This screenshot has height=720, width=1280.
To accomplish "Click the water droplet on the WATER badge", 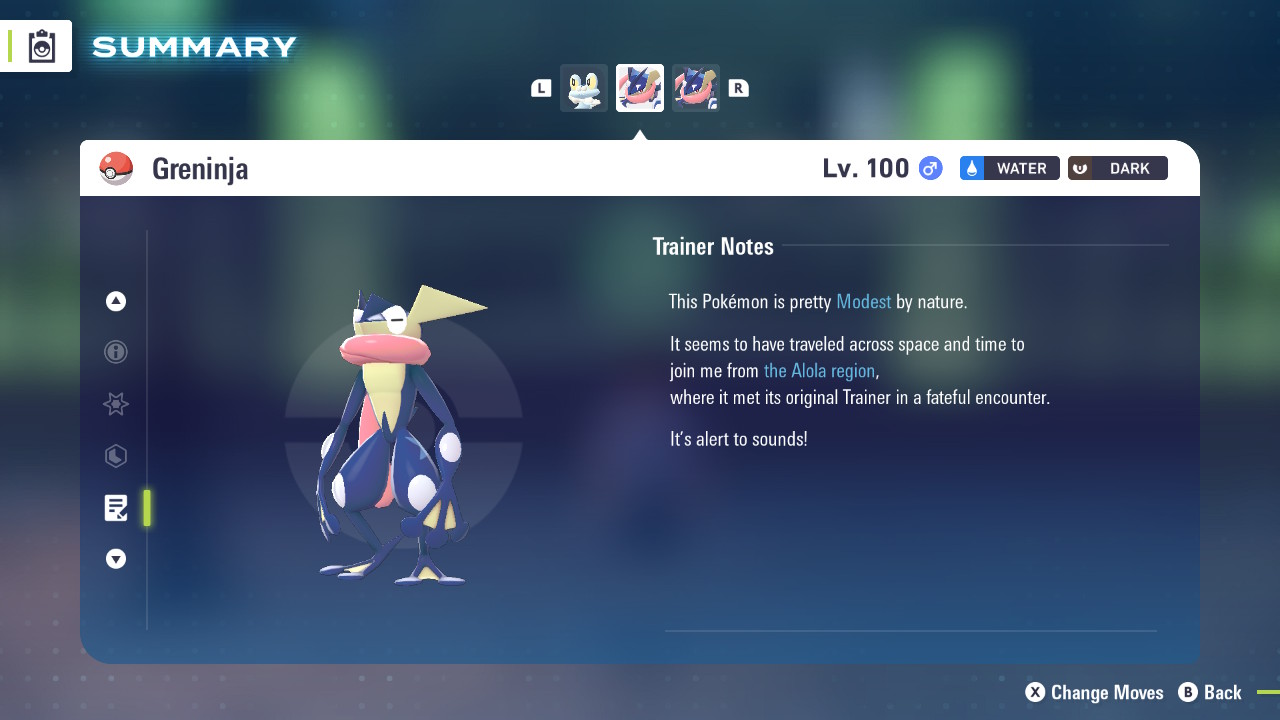I will click(971, 168).
